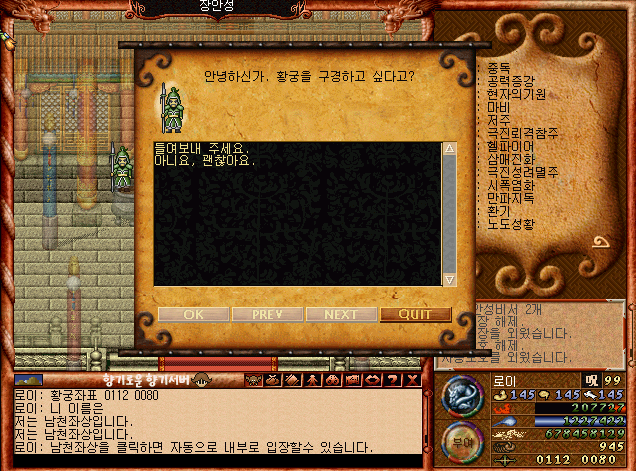Image resolution: width=636 pixels, height=471 pixels.
Task: Select the 중독 spell entry
Action: click(x=499, y=69)
